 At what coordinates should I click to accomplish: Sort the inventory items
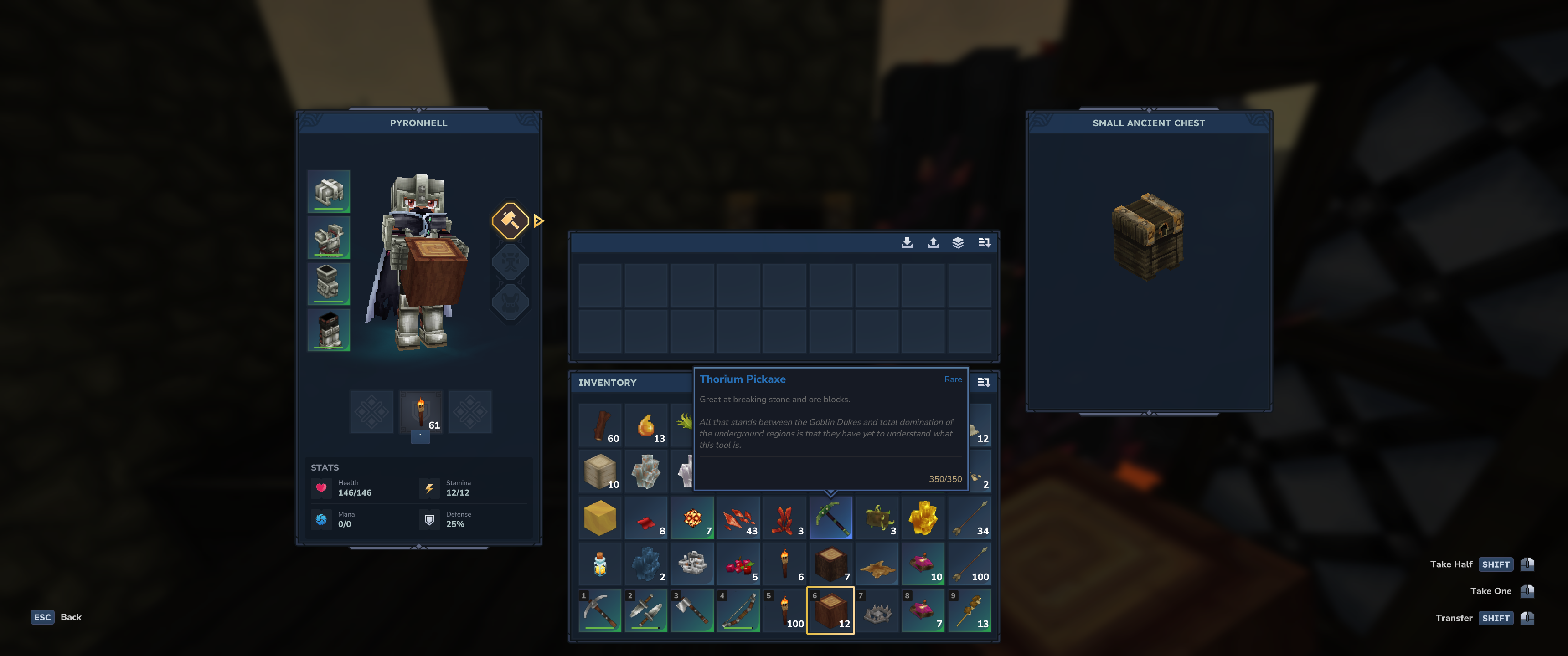coord(984,383)
